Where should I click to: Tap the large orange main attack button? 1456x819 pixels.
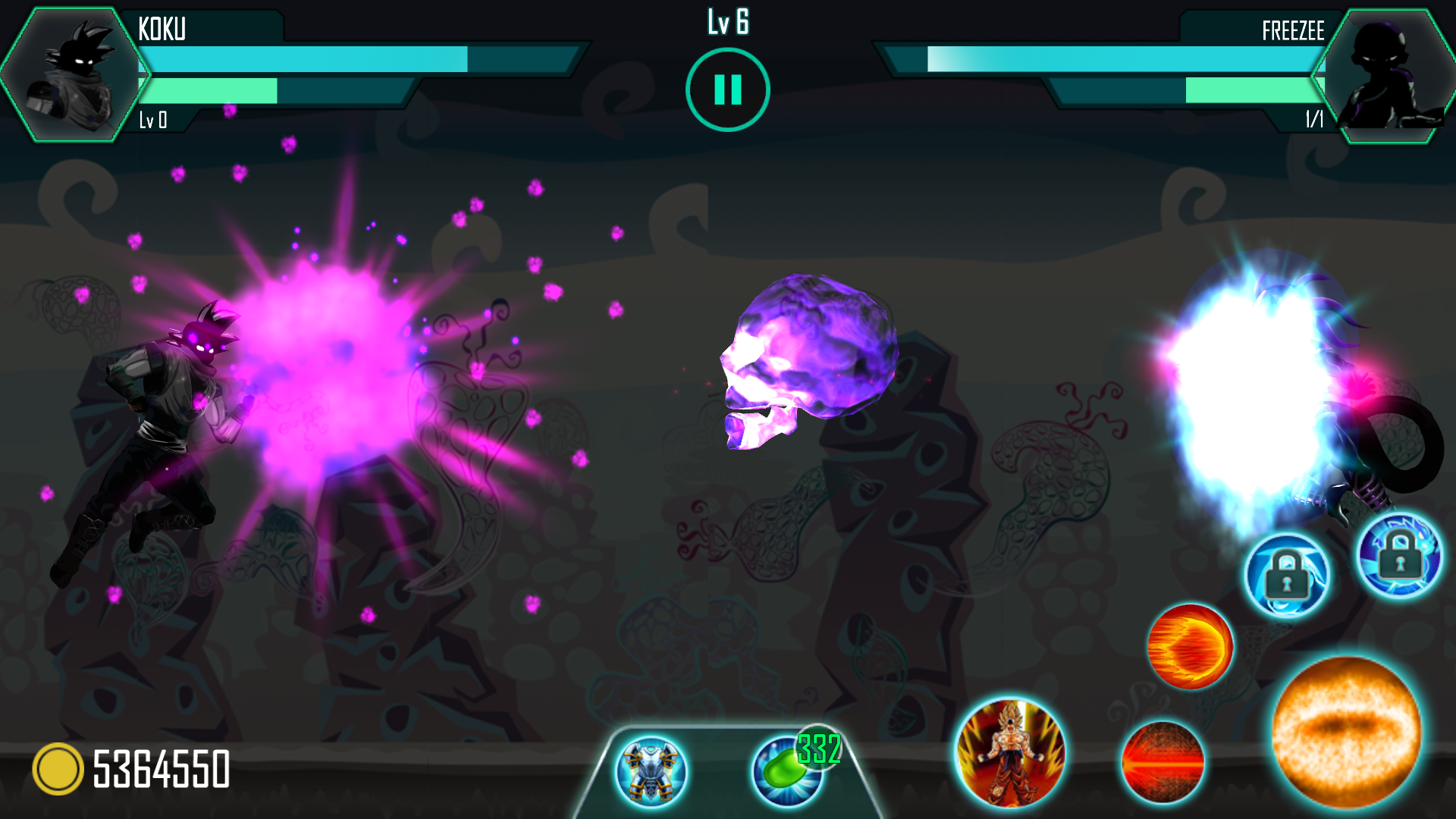tap(1346, 731)
